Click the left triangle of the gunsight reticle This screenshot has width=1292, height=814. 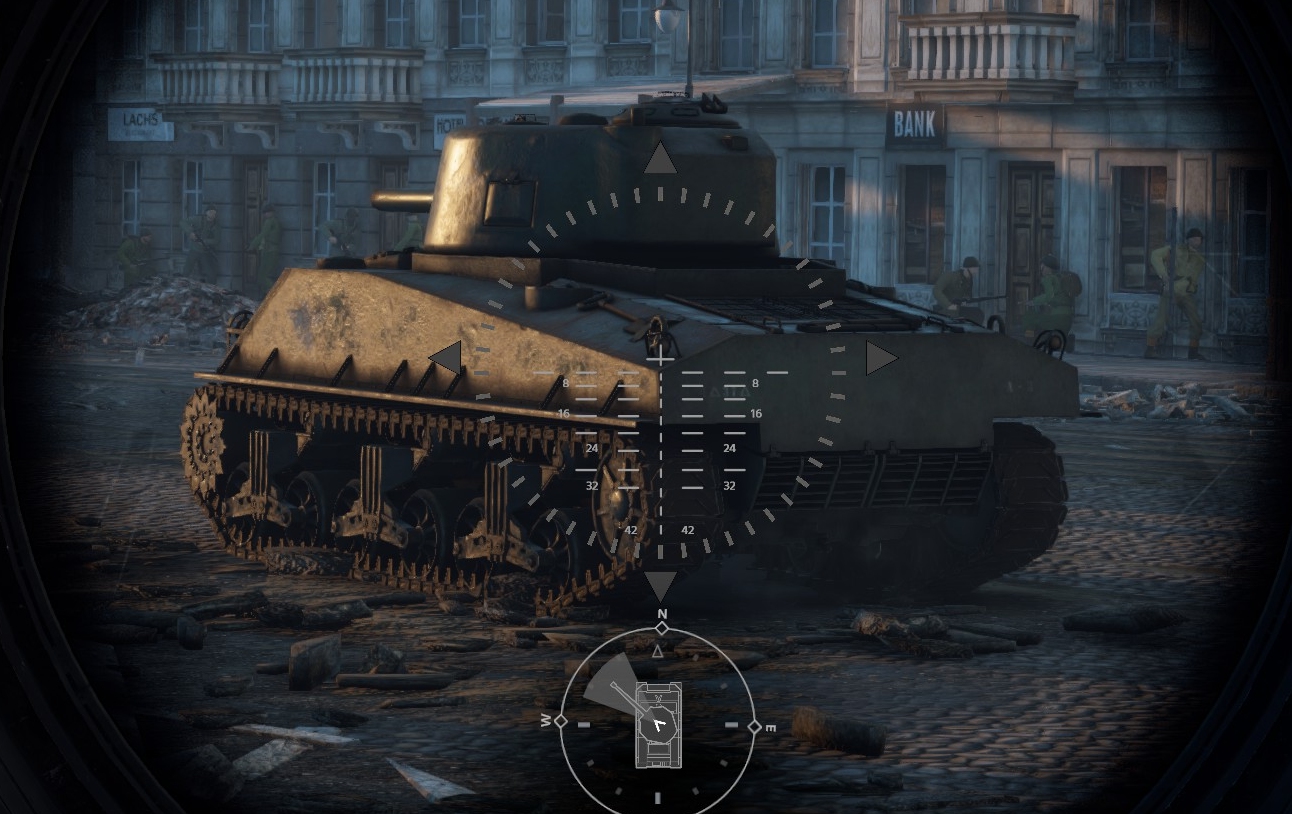pyautogui.click(x=446, y=357)
